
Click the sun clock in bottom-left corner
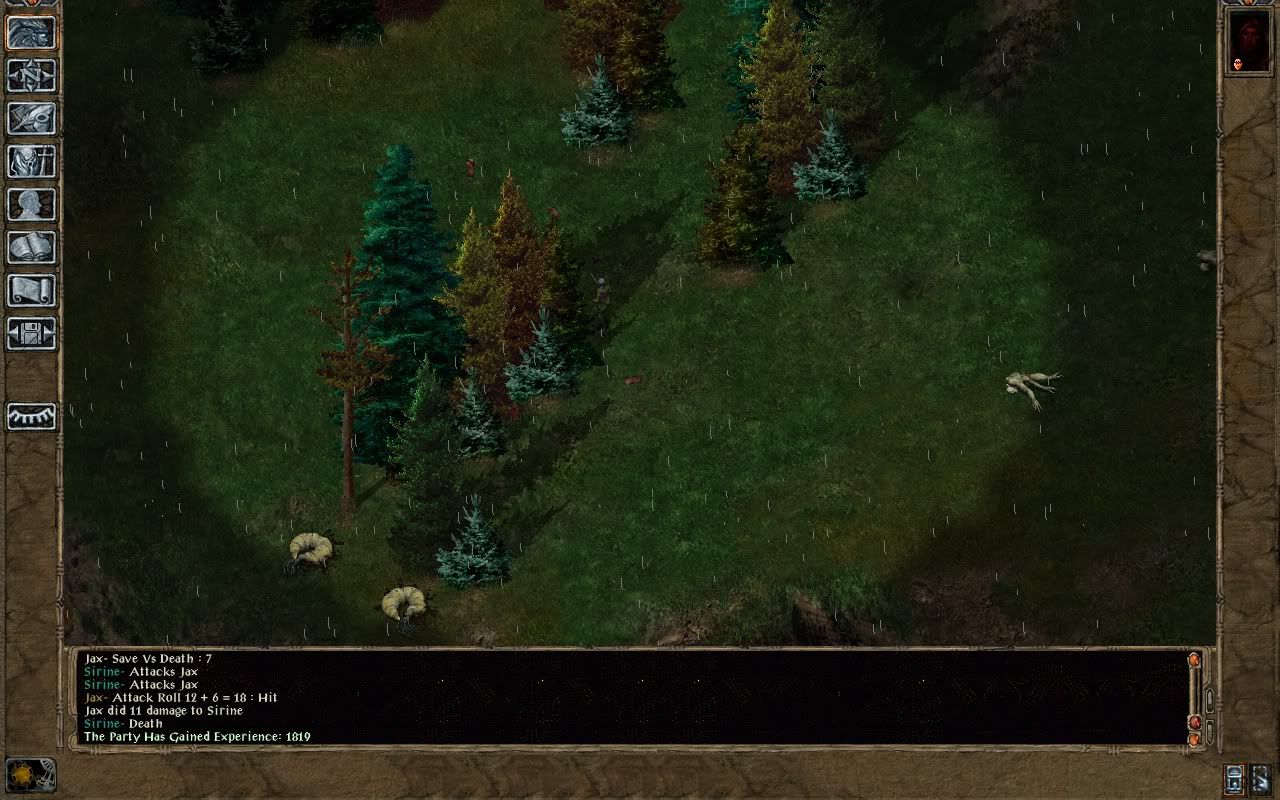point(29,776)
